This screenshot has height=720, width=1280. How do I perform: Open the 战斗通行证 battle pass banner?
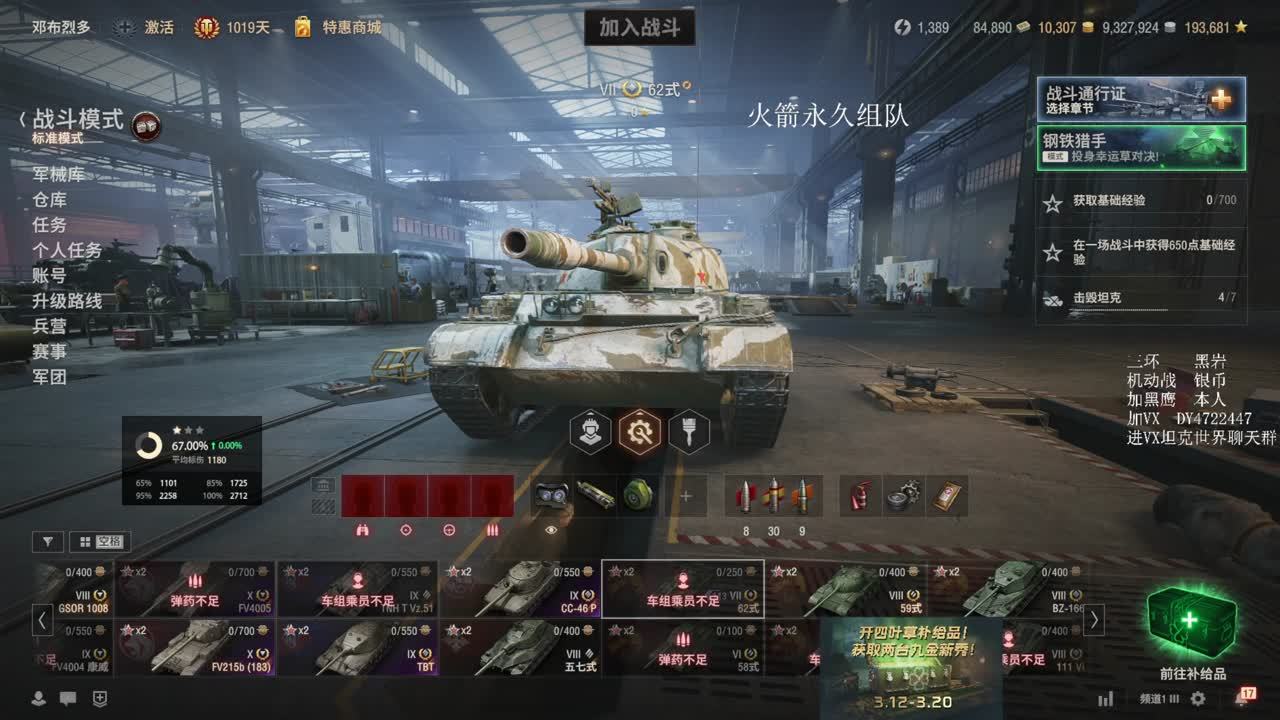click(x=1140, y=99)
